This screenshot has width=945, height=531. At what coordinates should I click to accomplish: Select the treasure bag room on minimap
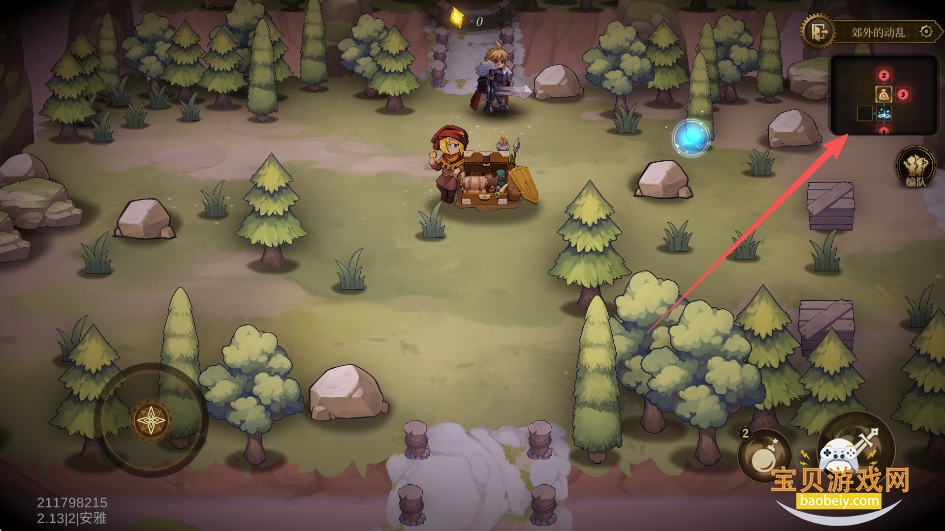coord(884,94)
